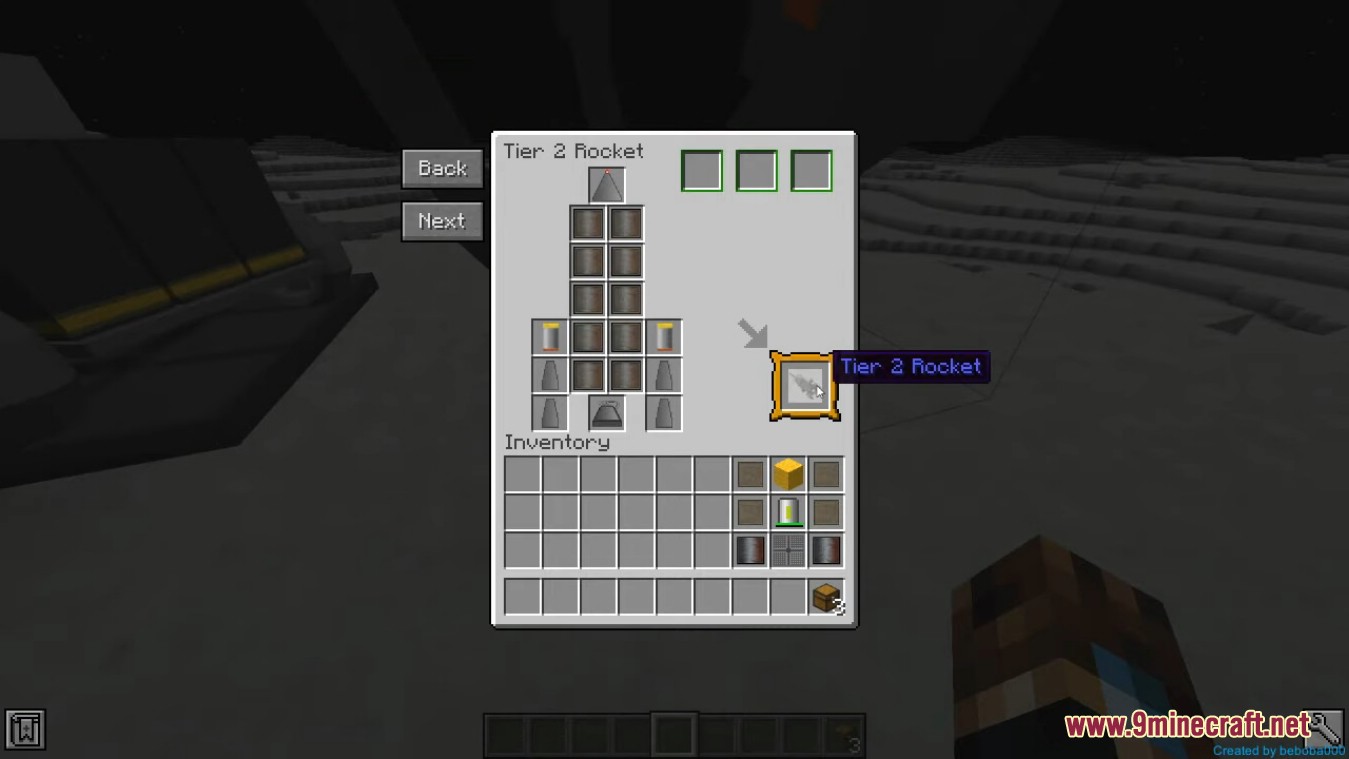The height and width of the screenshot is (759, 1349).
Task: Click the rocket engine at schematic bottom
Action: click(x=605, y=411)
